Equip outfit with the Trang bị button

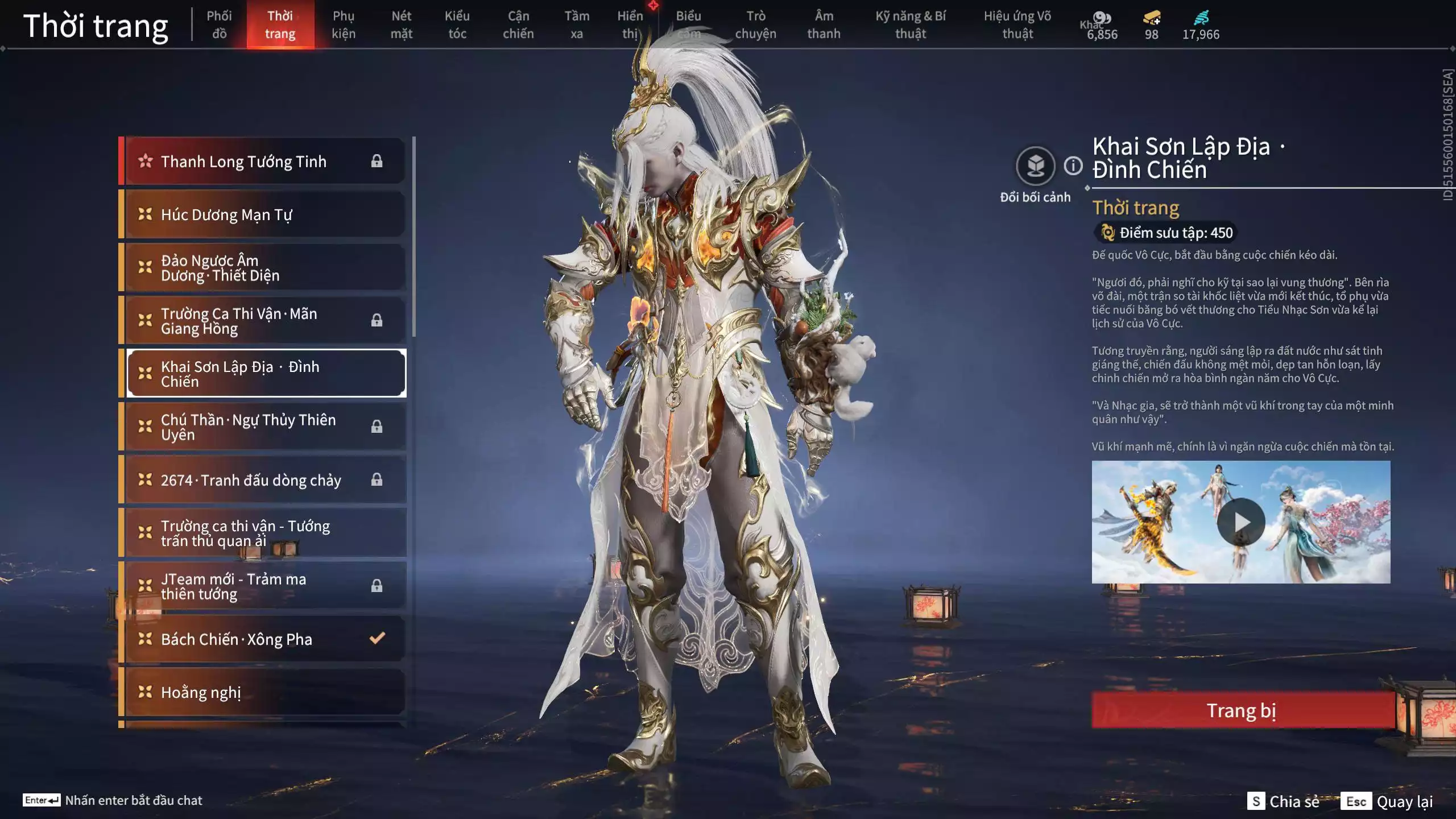click(x=1242, y=710)
